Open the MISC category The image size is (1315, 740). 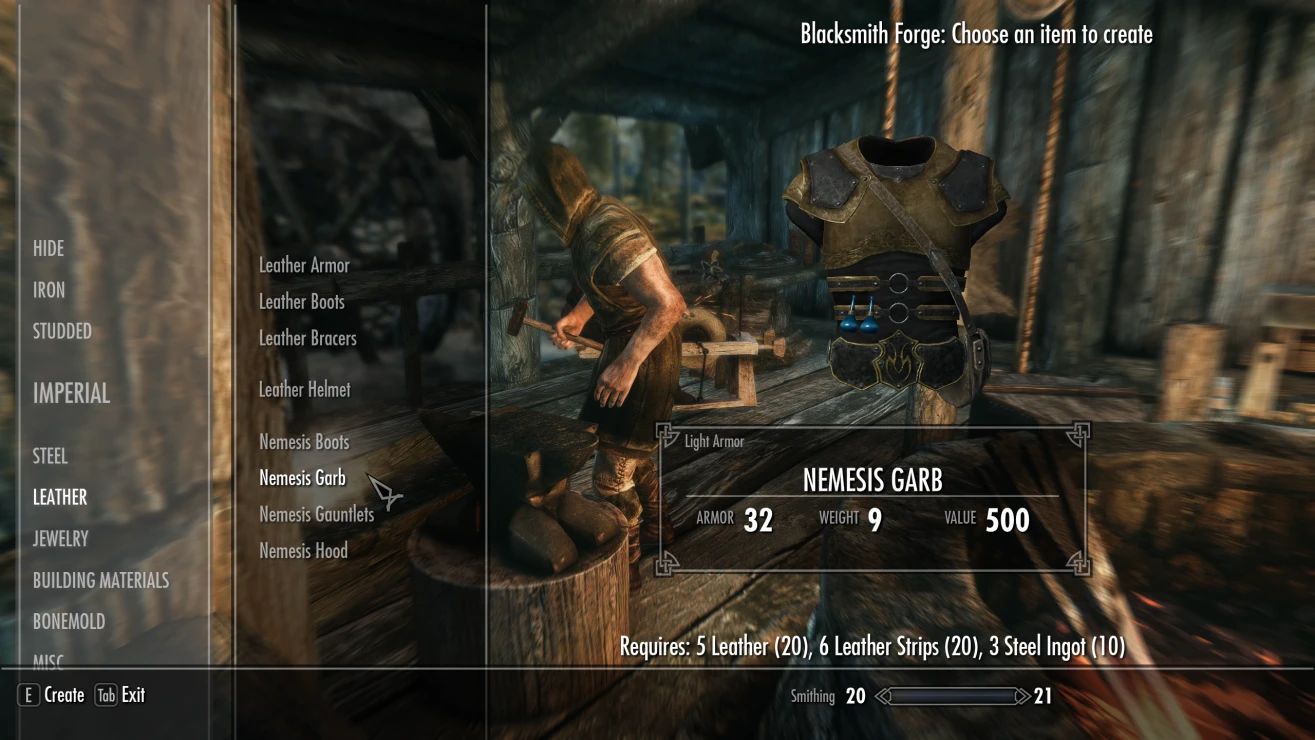(x=48, y=660)
